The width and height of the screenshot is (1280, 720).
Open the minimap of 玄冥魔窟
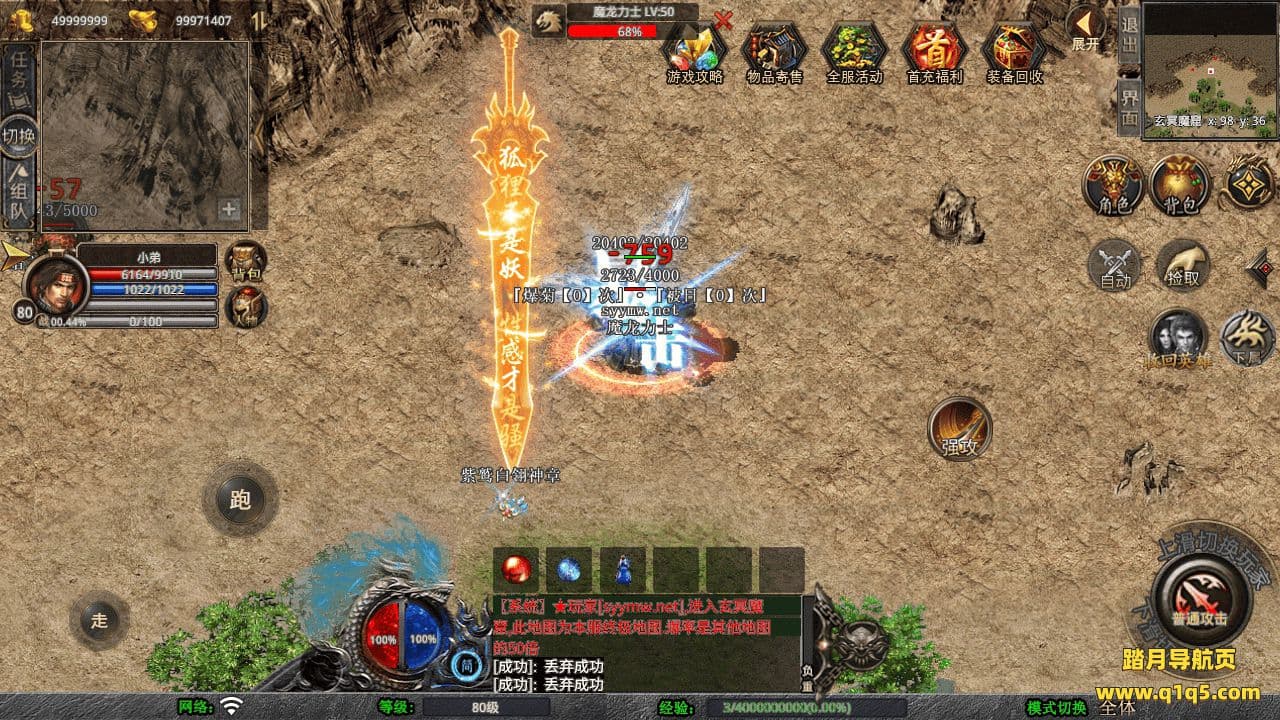tap(1209, 60)
